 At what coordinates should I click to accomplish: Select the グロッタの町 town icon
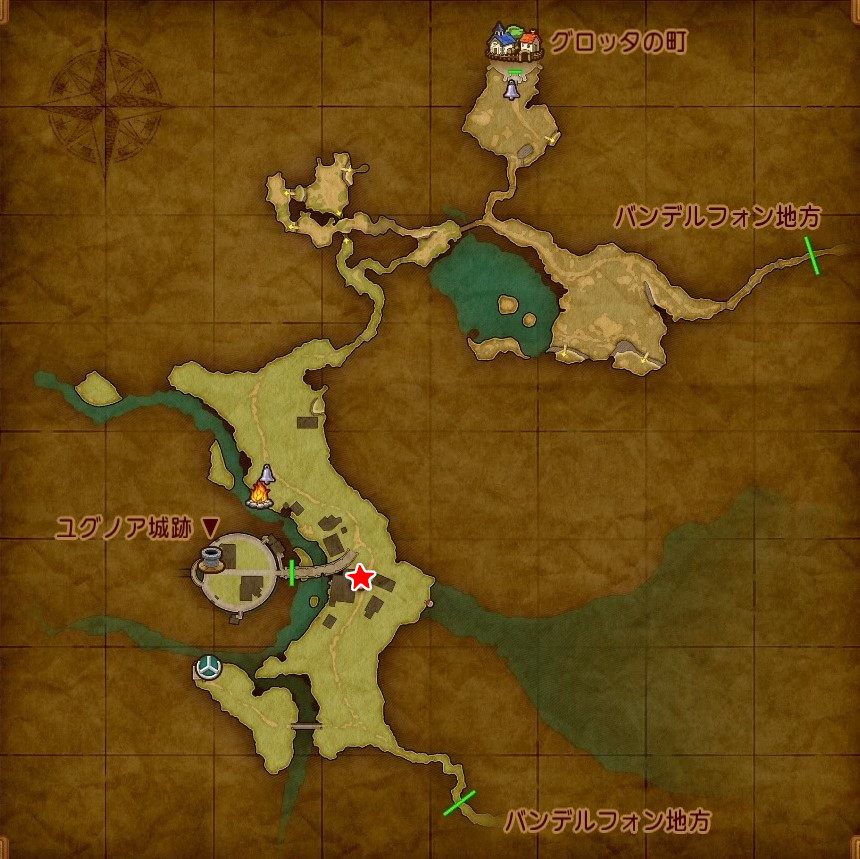(515, 43)
